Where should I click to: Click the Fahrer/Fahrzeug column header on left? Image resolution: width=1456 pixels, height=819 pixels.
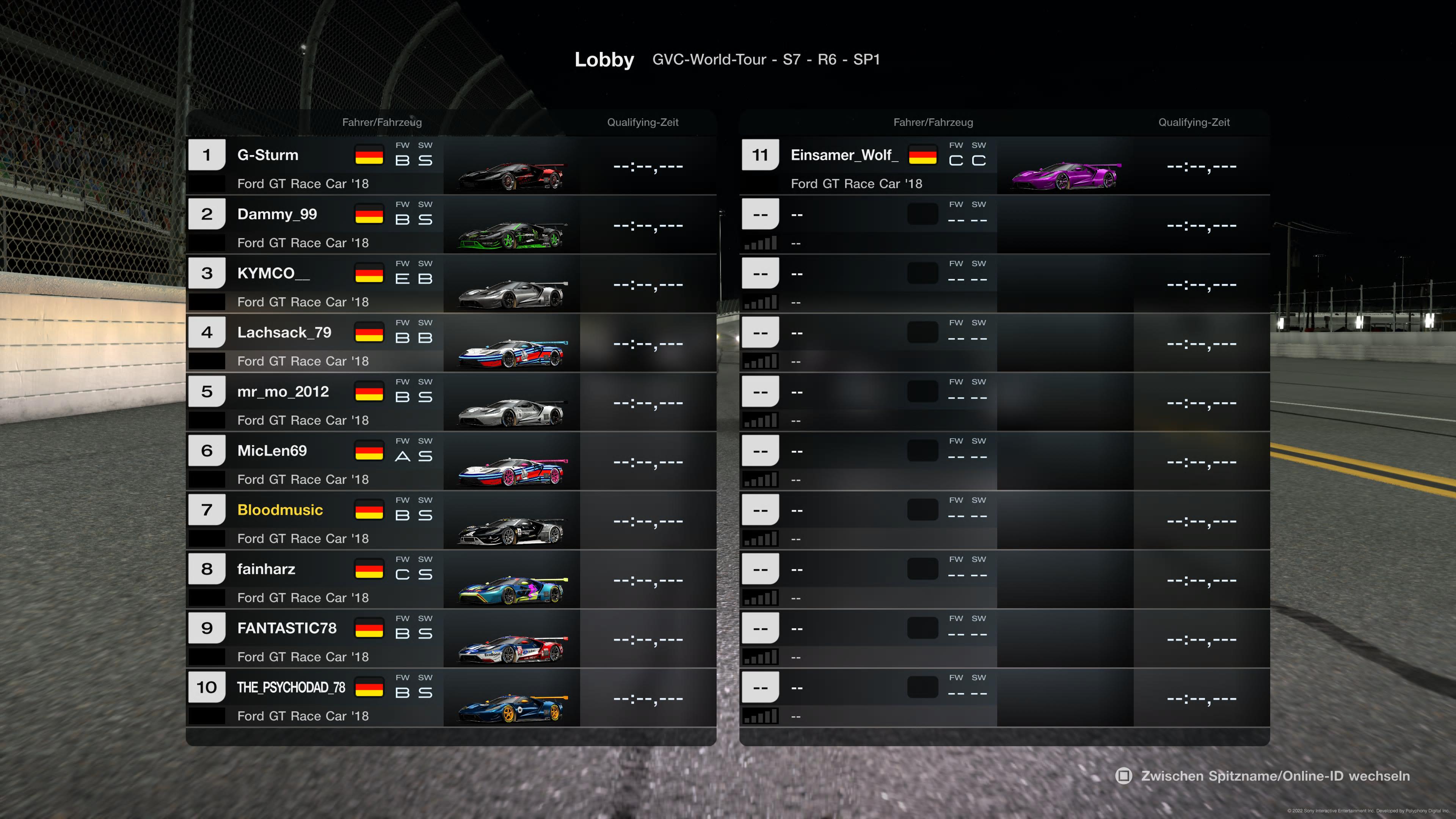382,122
